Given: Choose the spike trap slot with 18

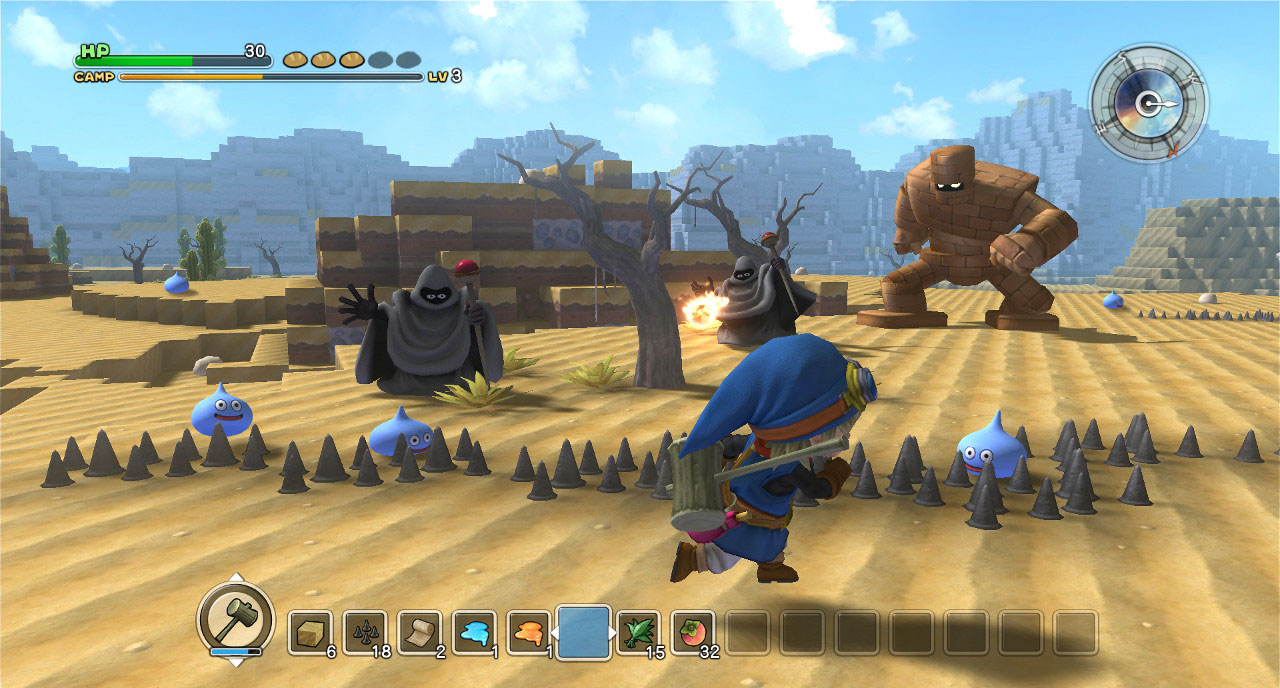Looking at the screenshot, I should pos(364,632).
